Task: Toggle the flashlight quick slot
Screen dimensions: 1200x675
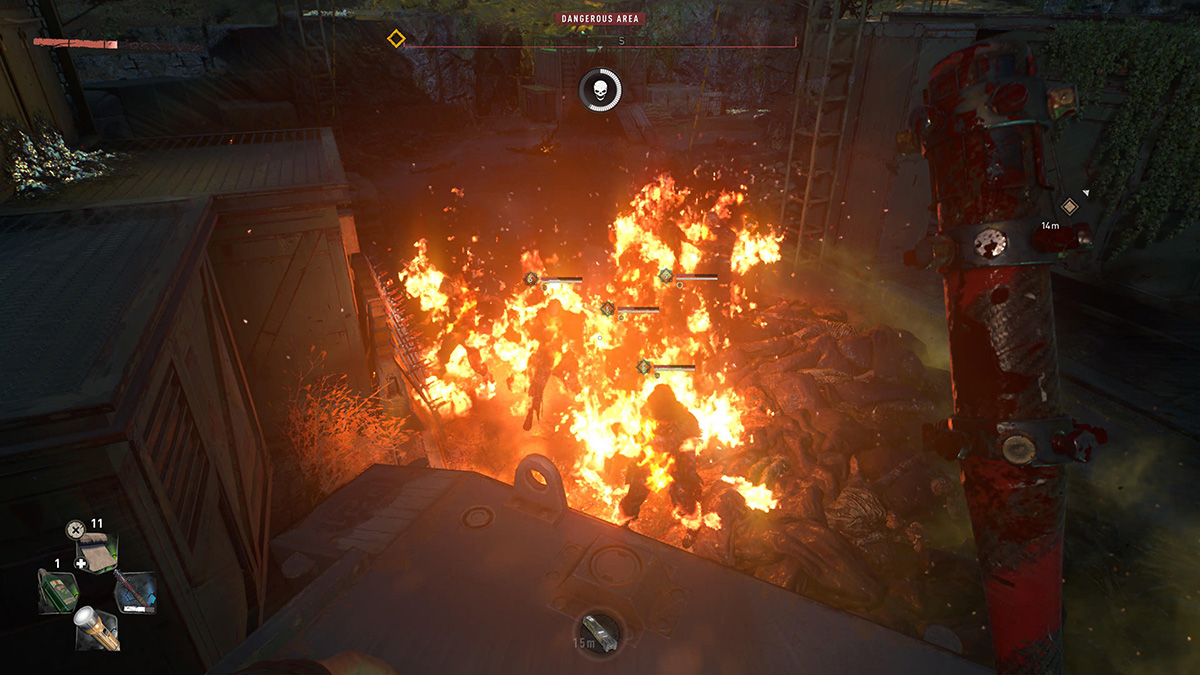Action: (x=97, y=628)
